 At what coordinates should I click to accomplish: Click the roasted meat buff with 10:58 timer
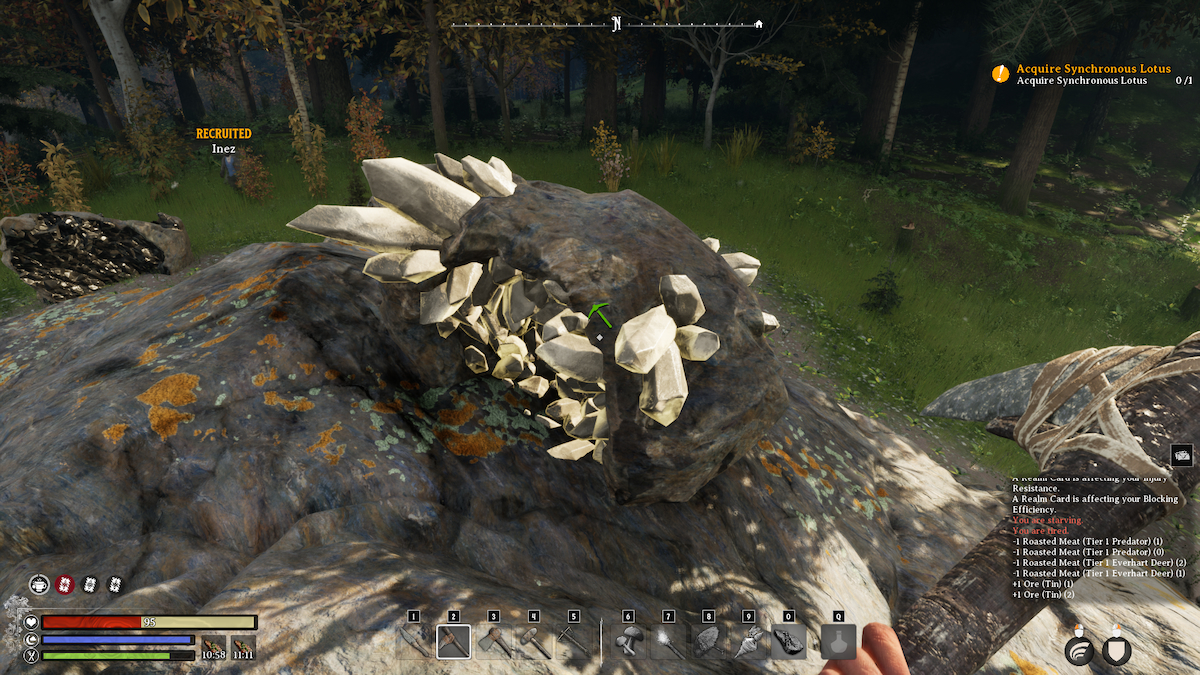pos(213,647)
